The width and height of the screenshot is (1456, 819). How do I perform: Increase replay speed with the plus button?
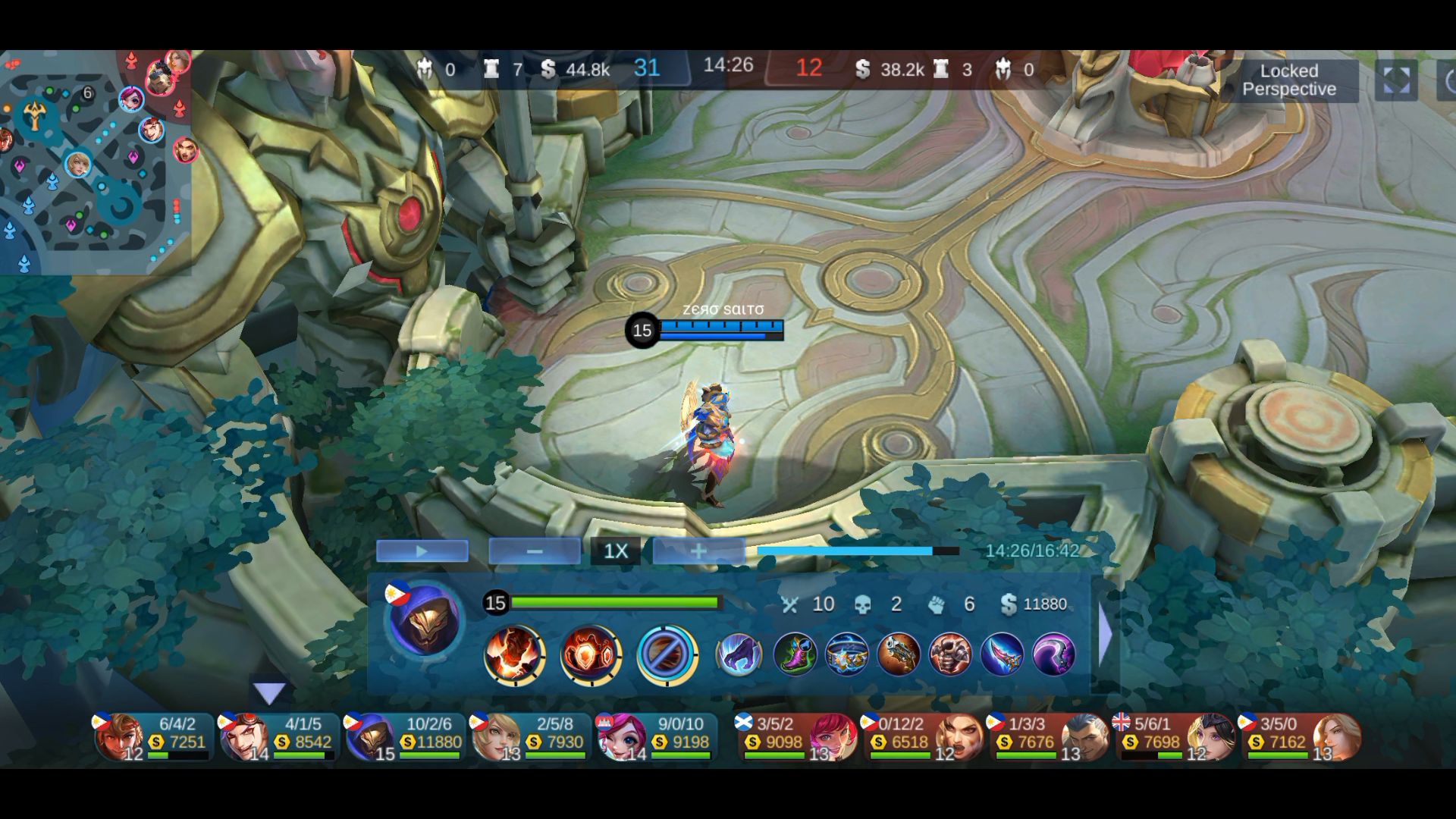coord(698,551)
